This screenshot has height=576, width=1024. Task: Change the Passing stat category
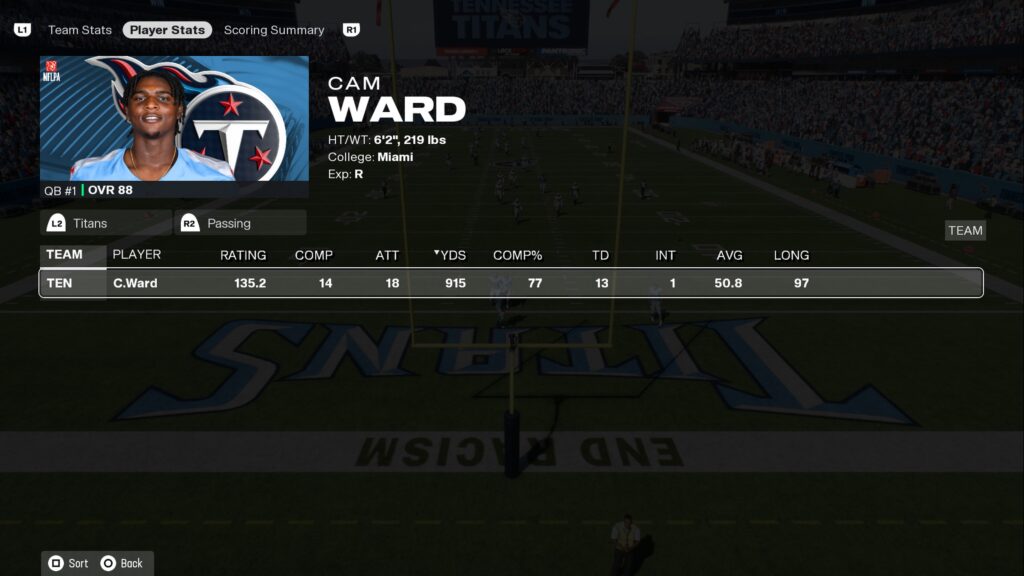[240, 223]
